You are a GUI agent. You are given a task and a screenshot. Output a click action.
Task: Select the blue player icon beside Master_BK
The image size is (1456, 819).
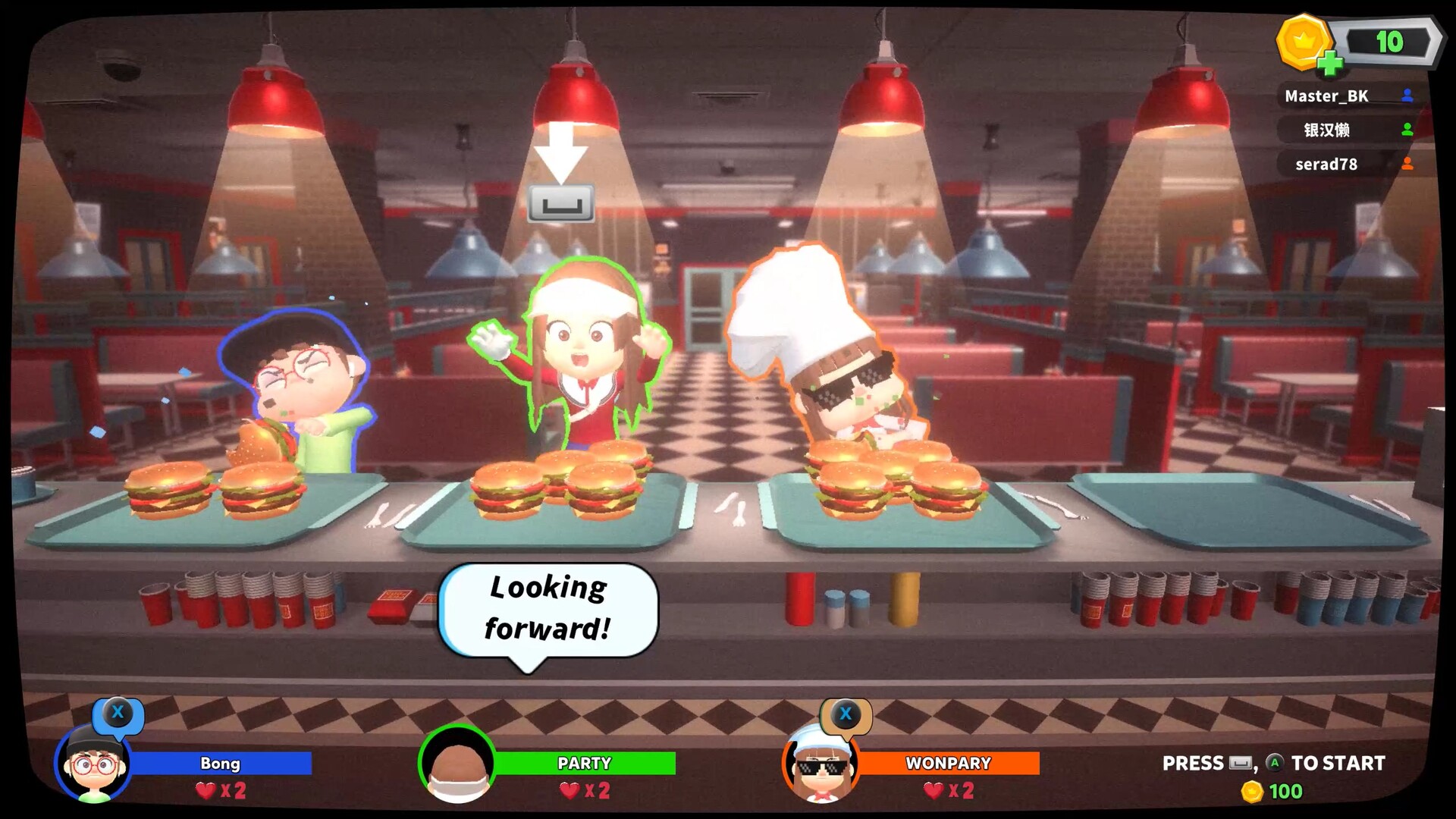pos(1407,96)
